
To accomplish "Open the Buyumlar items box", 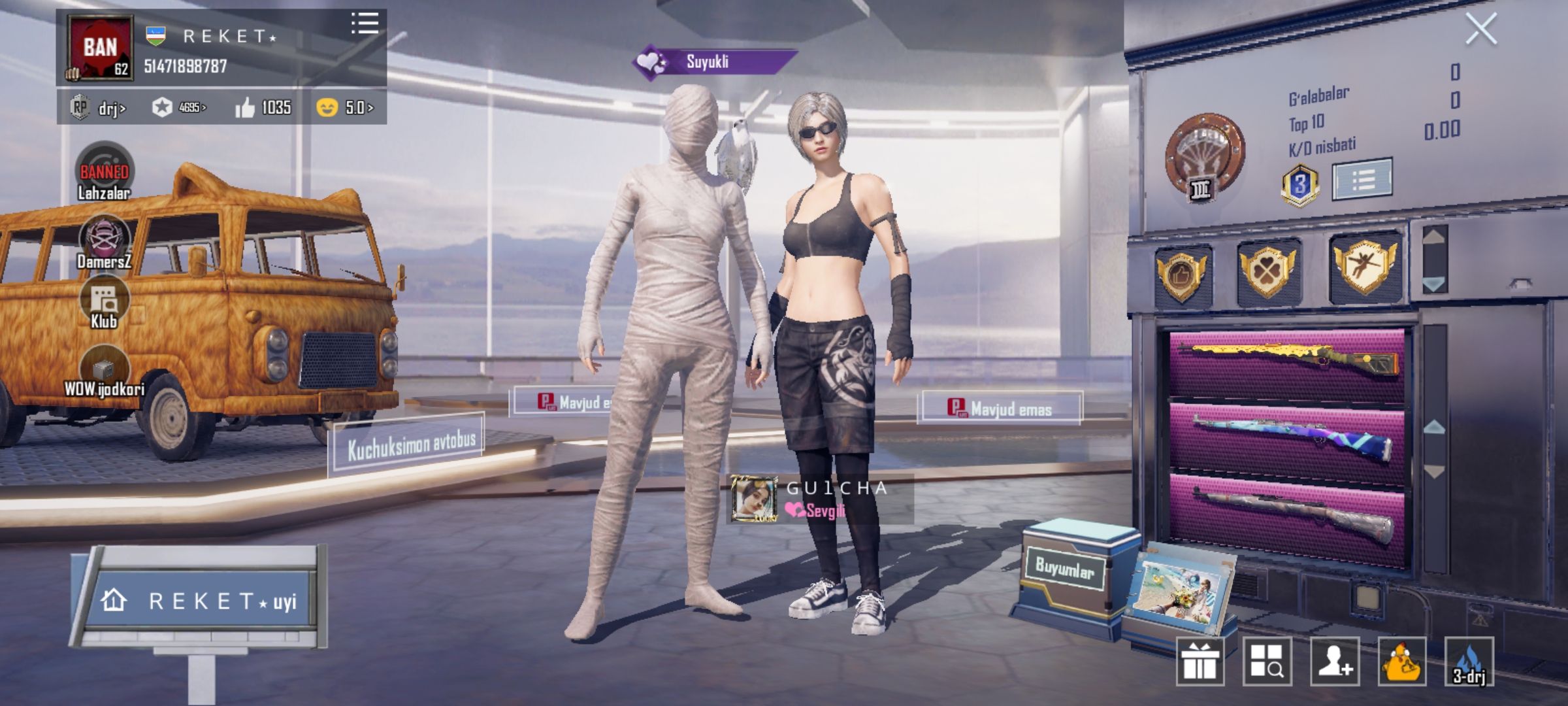I will tap(1071, 575).
